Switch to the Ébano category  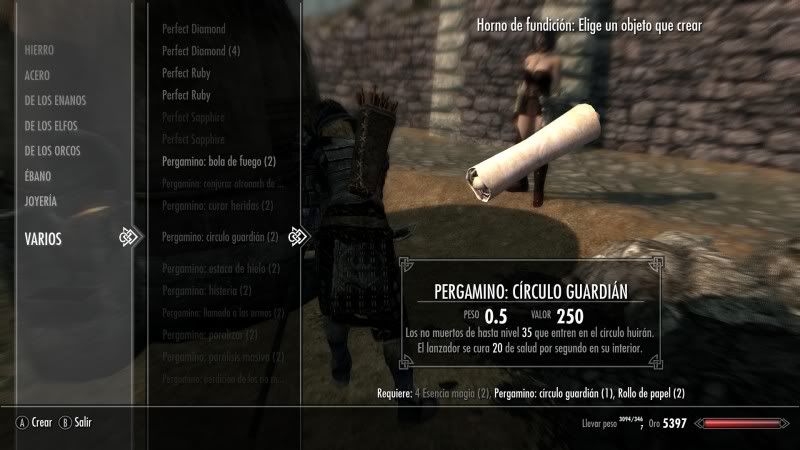click(x=38, y=176)
